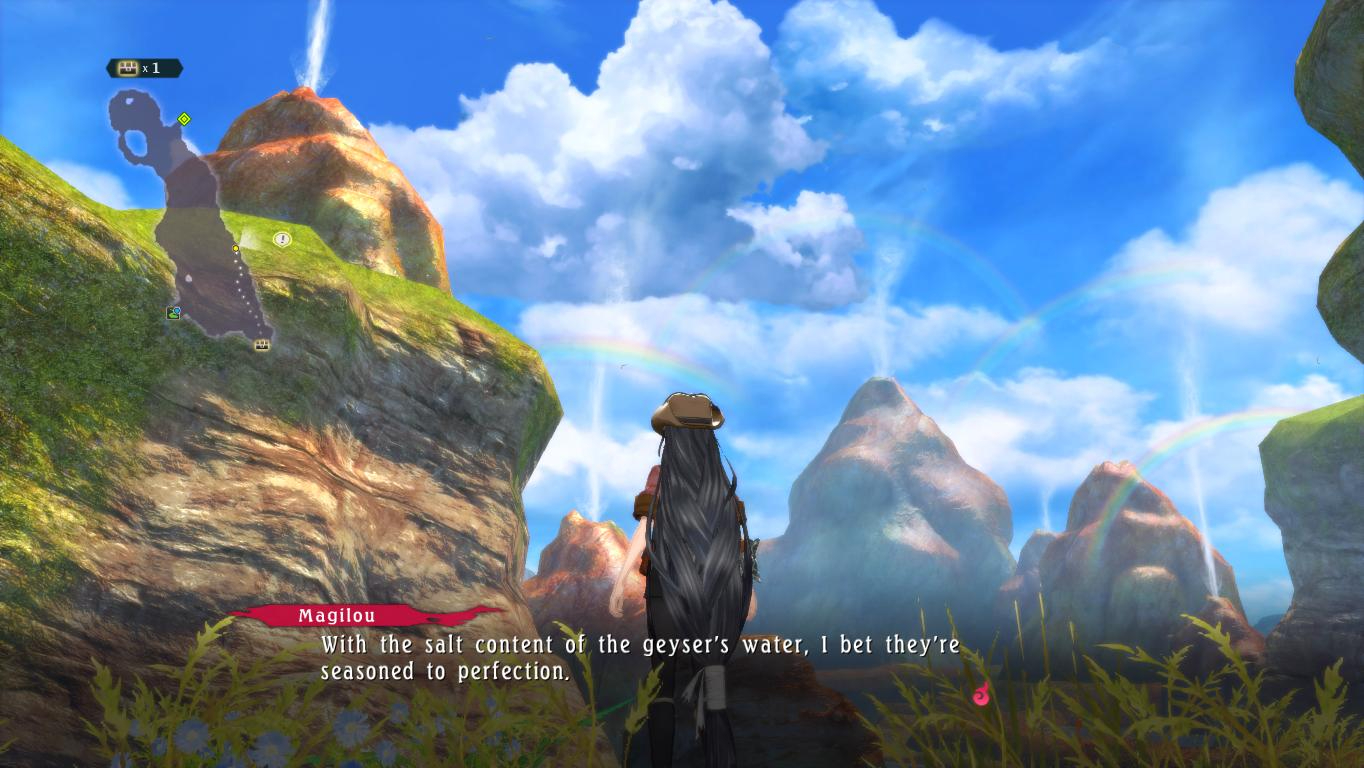1364x768 pixels.
Task: Select the exclamation mark event marker
Action: coord(282,239)
